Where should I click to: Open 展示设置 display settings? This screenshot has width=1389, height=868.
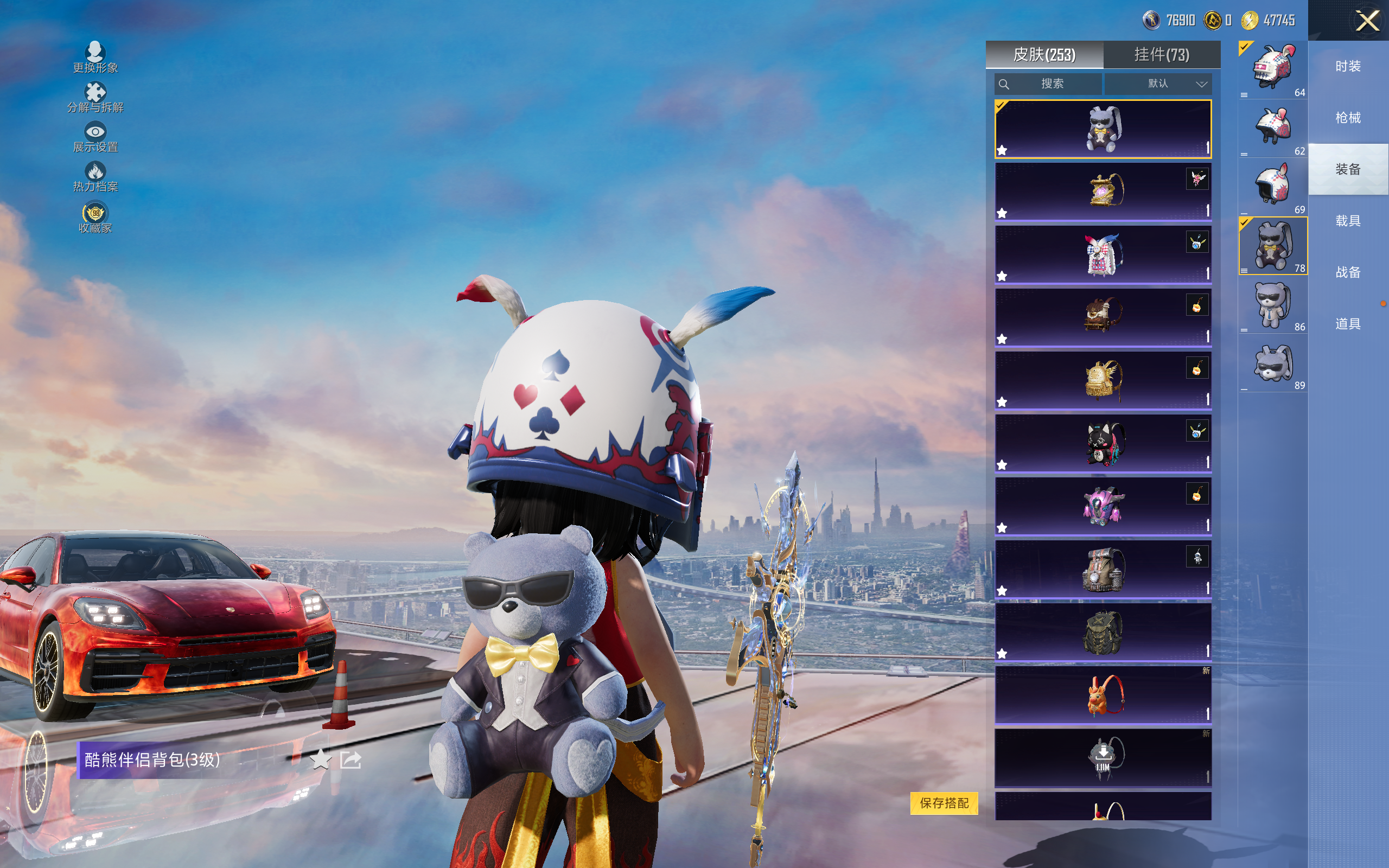95,137
